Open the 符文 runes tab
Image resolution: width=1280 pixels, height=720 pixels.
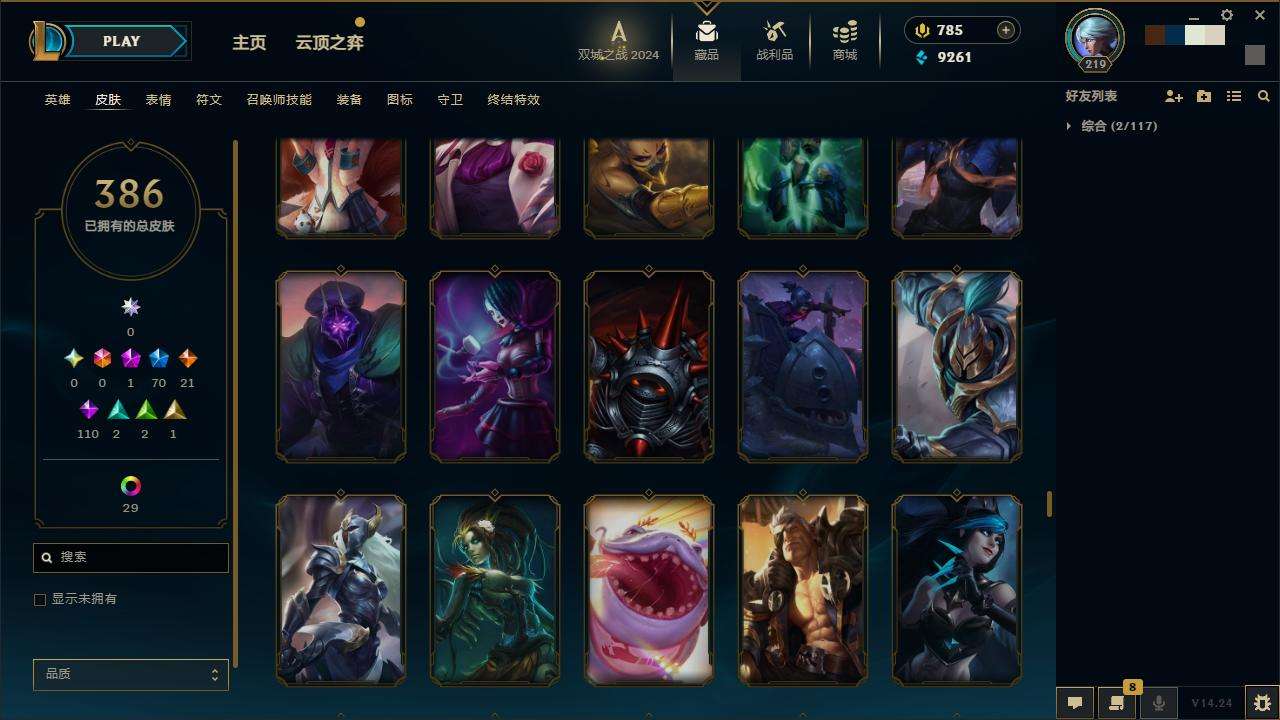pyautogui.click(x=209, y=100)
